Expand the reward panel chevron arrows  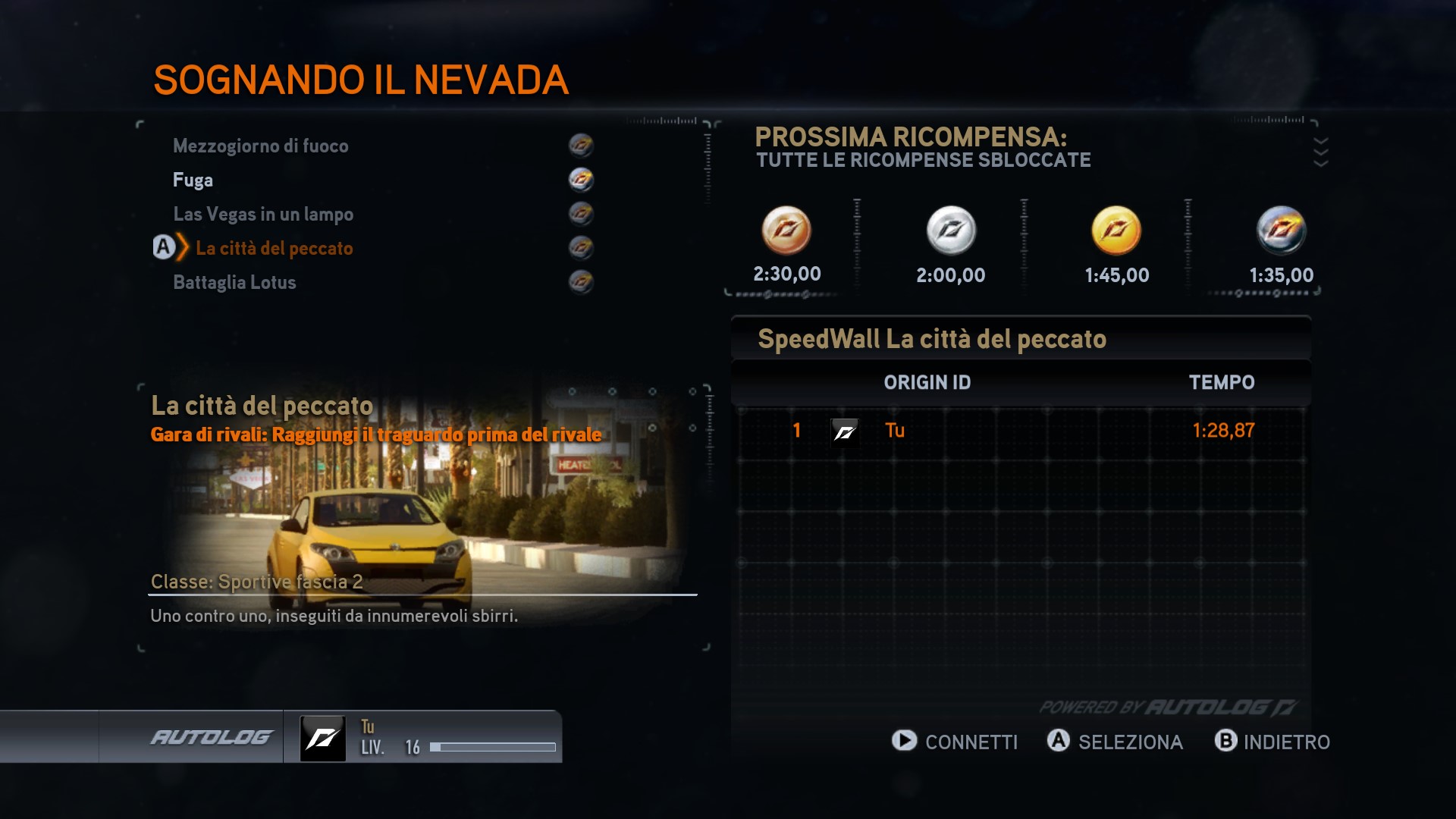[1320, 152]
